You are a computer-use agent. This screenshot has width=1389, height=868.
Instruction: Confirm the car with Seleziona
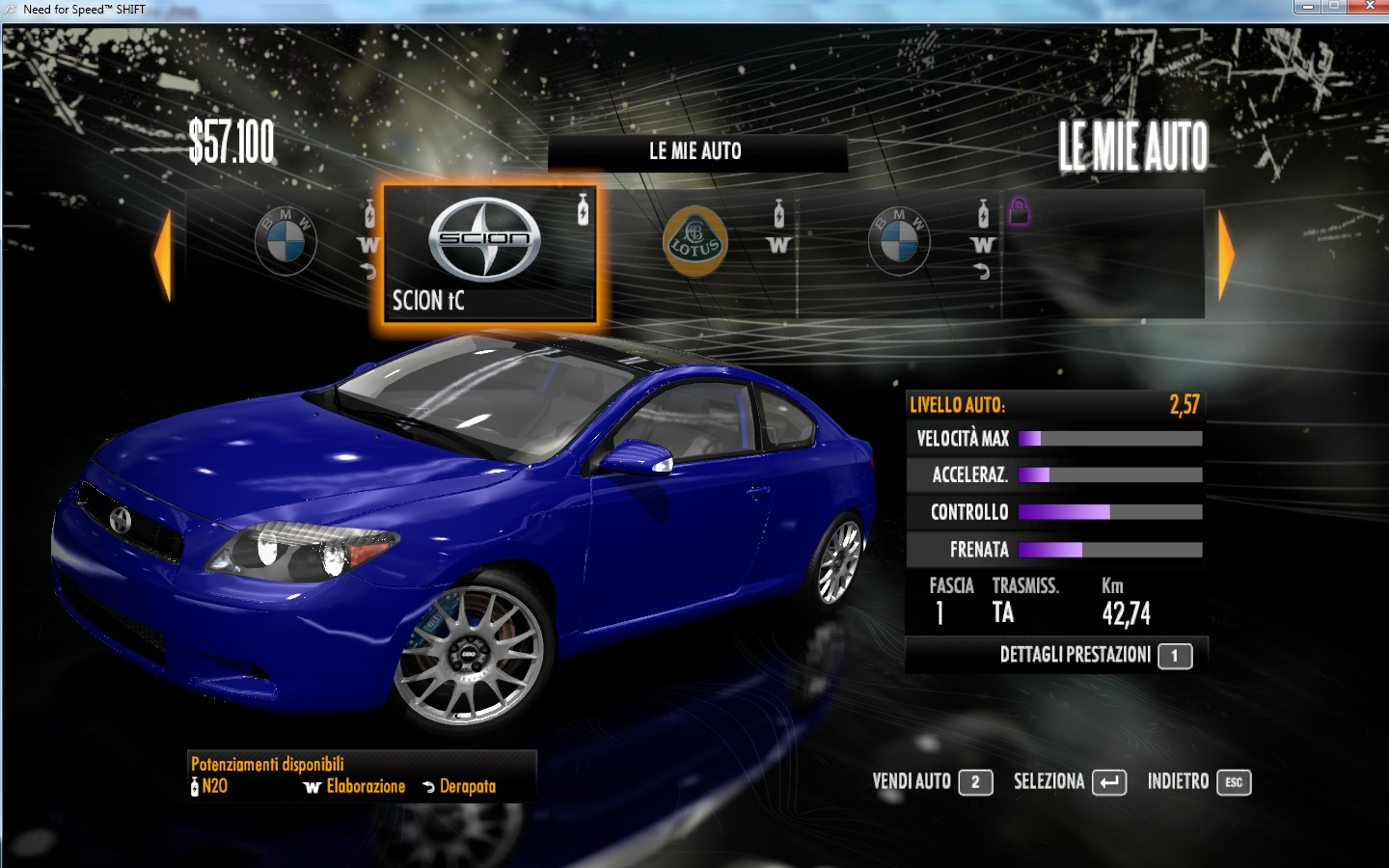point(1069,782)
